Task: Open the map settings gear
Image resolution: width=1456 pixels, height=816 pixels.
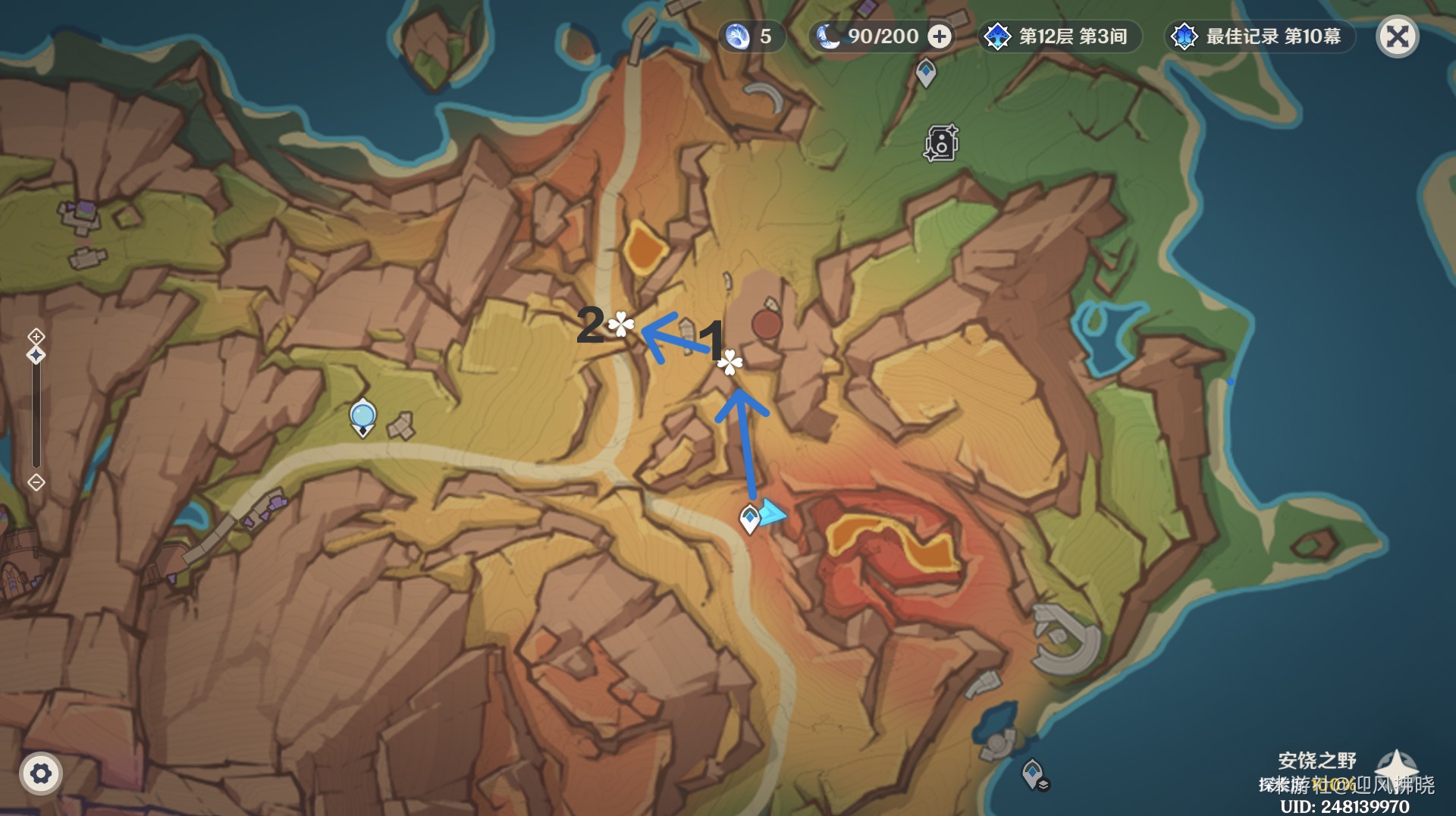Action: coord(40,774)
